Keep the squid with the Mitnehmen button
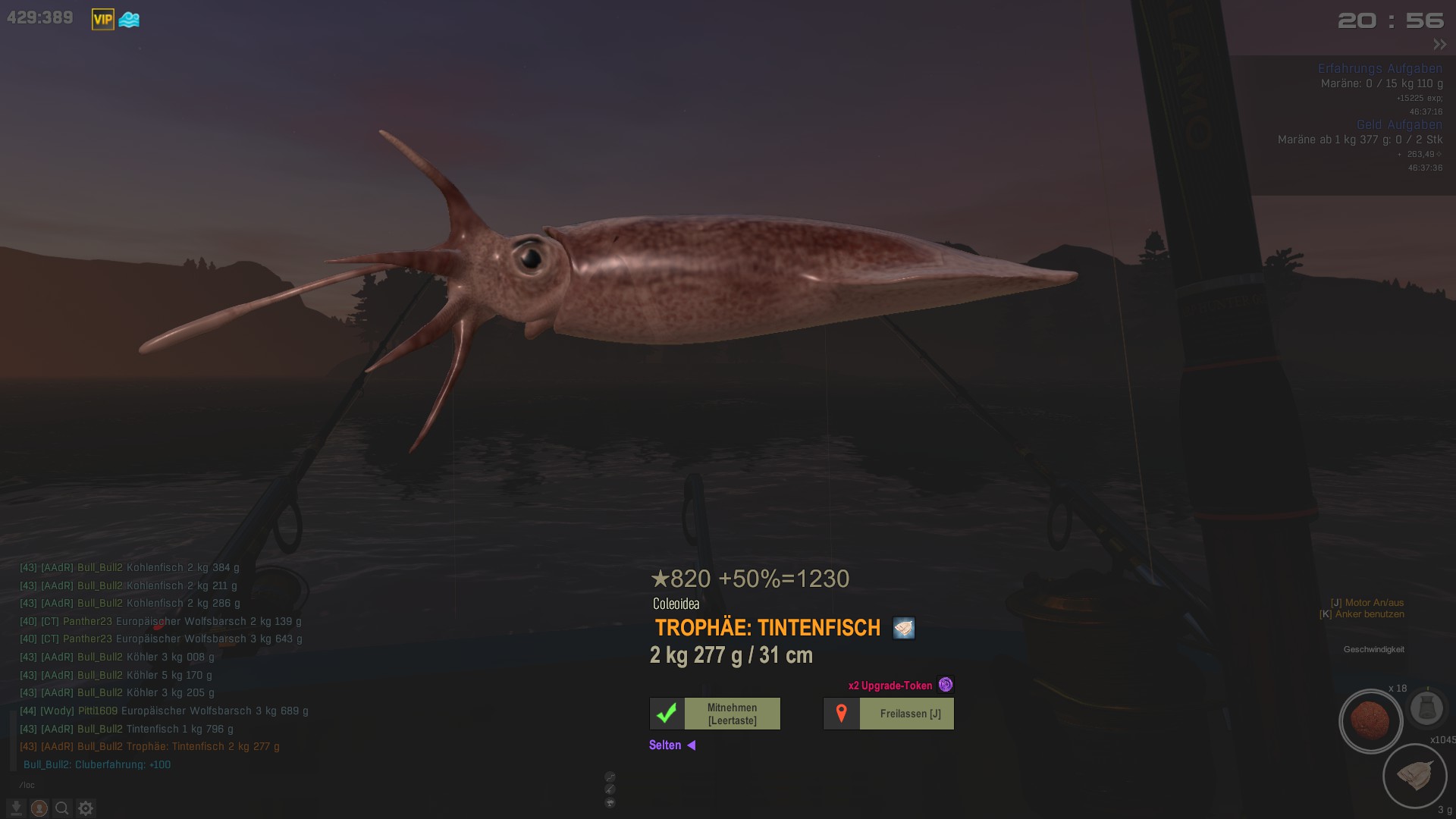Viewport: 1456px width, 819px height. pos(715,714)
